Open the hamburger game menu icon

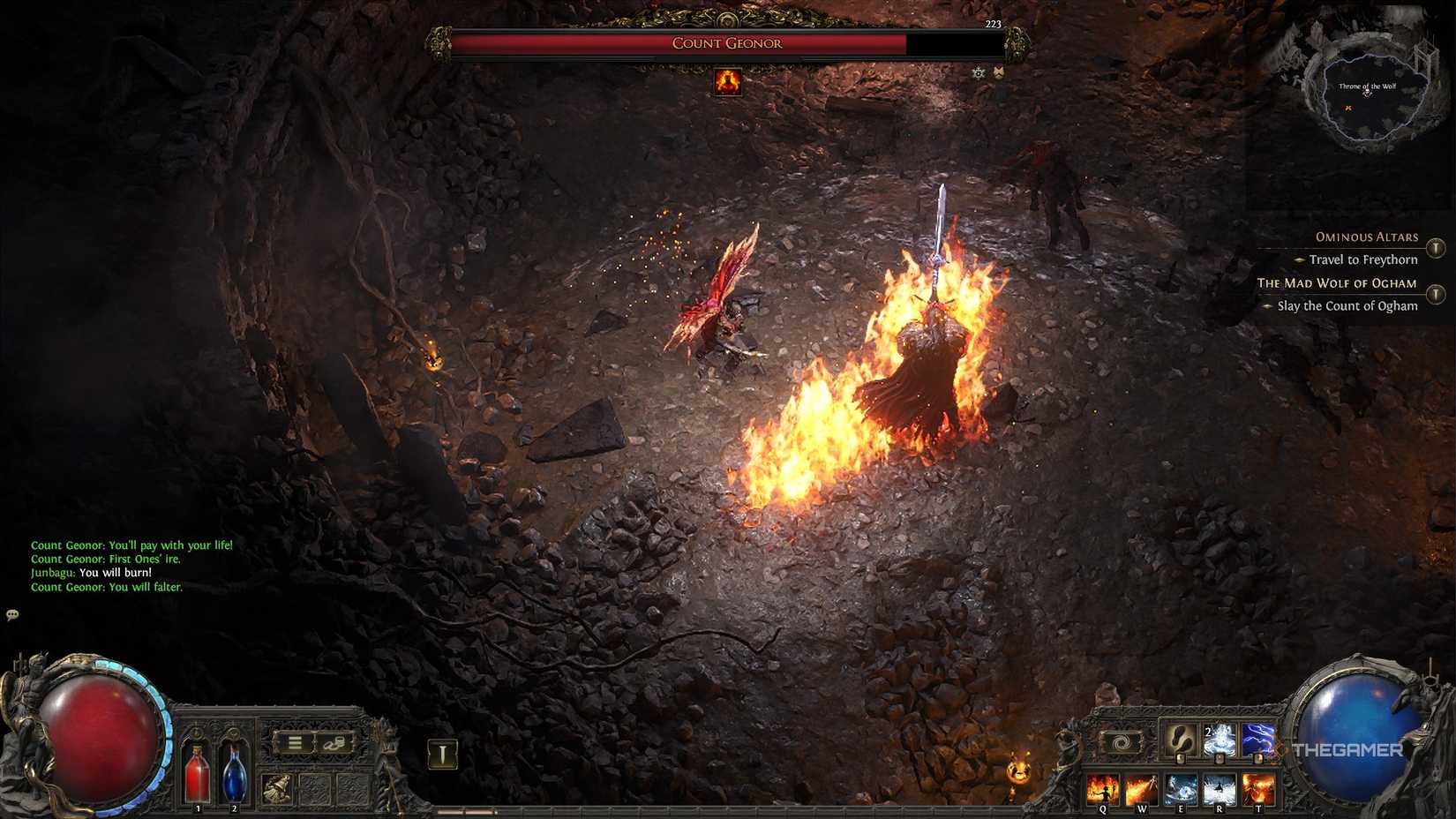tap(296, 743)
